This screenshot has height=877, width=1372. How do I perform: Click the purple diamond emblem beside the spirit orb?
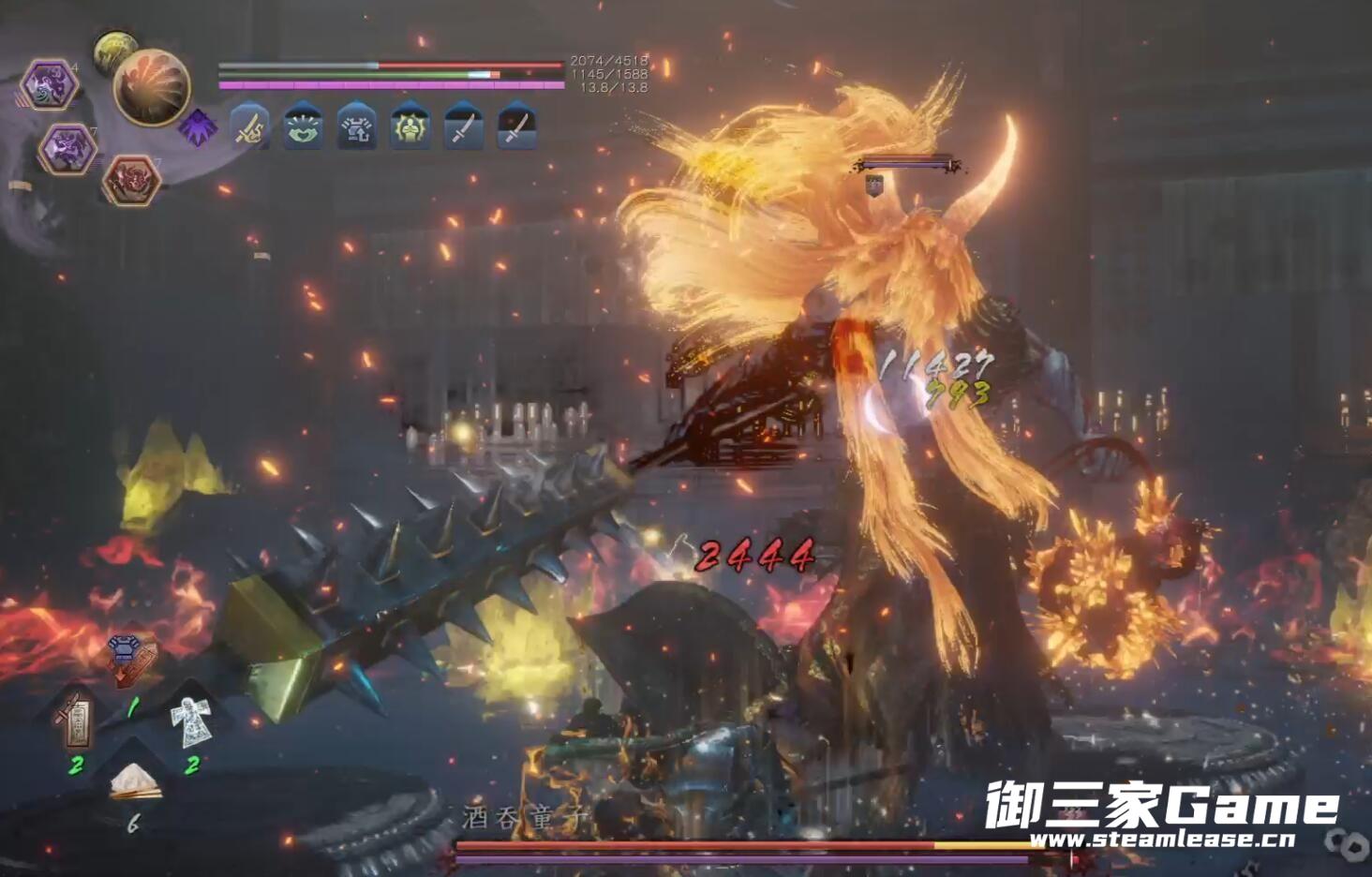197,127
